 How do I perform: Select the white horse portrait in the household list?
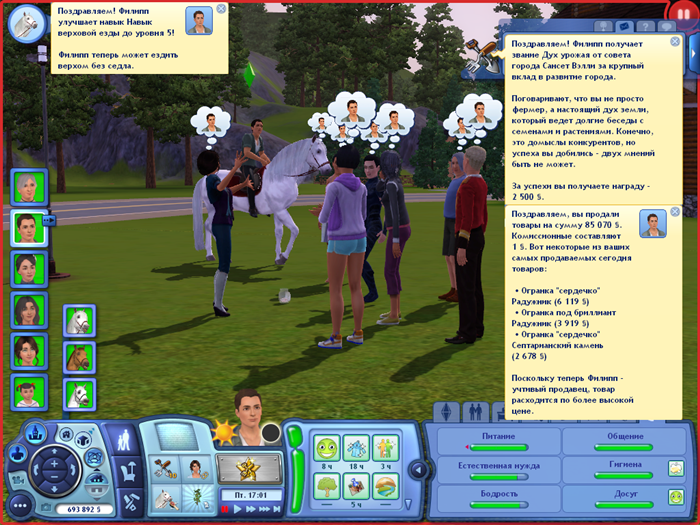click(x=79, y=320)
